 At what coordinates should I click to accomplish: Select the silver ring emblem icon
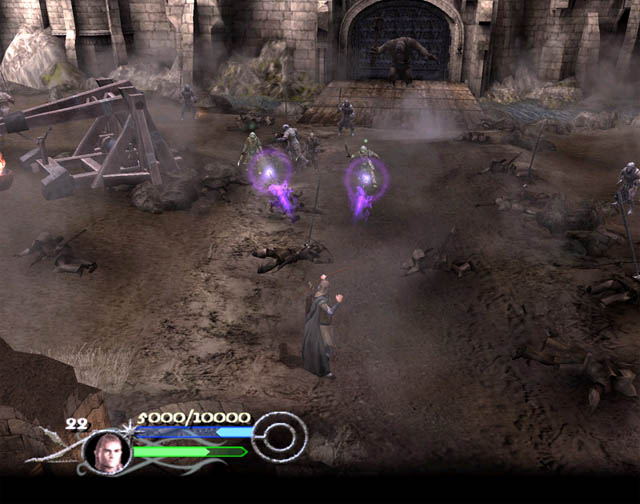(x=279, y=436)
